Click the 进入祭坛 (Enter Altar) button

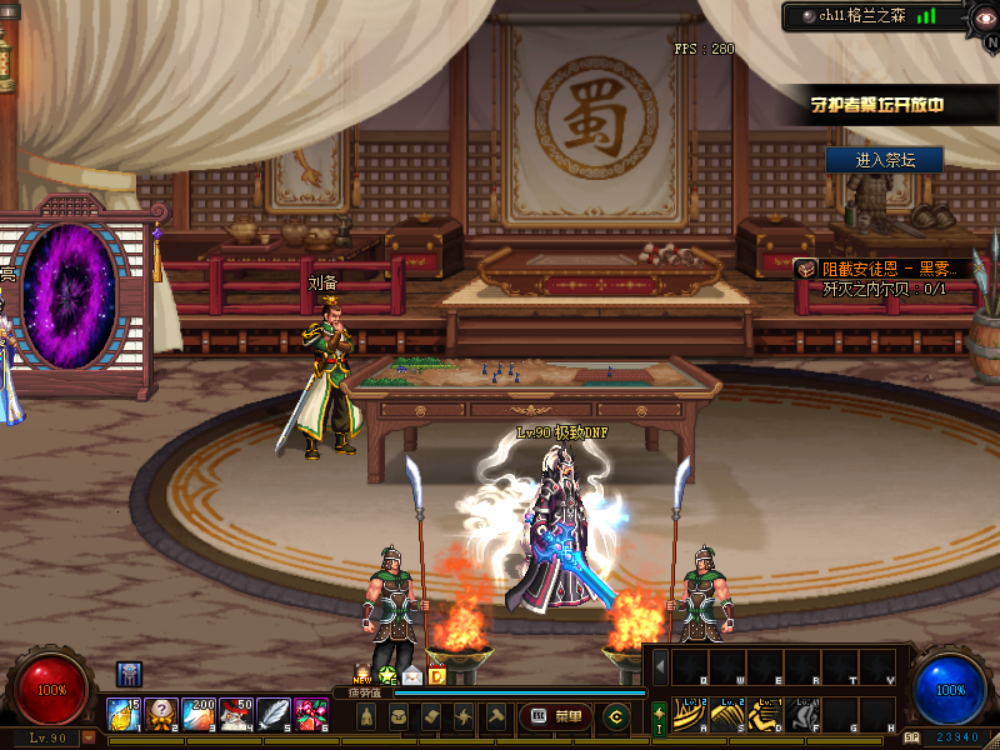click(884, 160)
